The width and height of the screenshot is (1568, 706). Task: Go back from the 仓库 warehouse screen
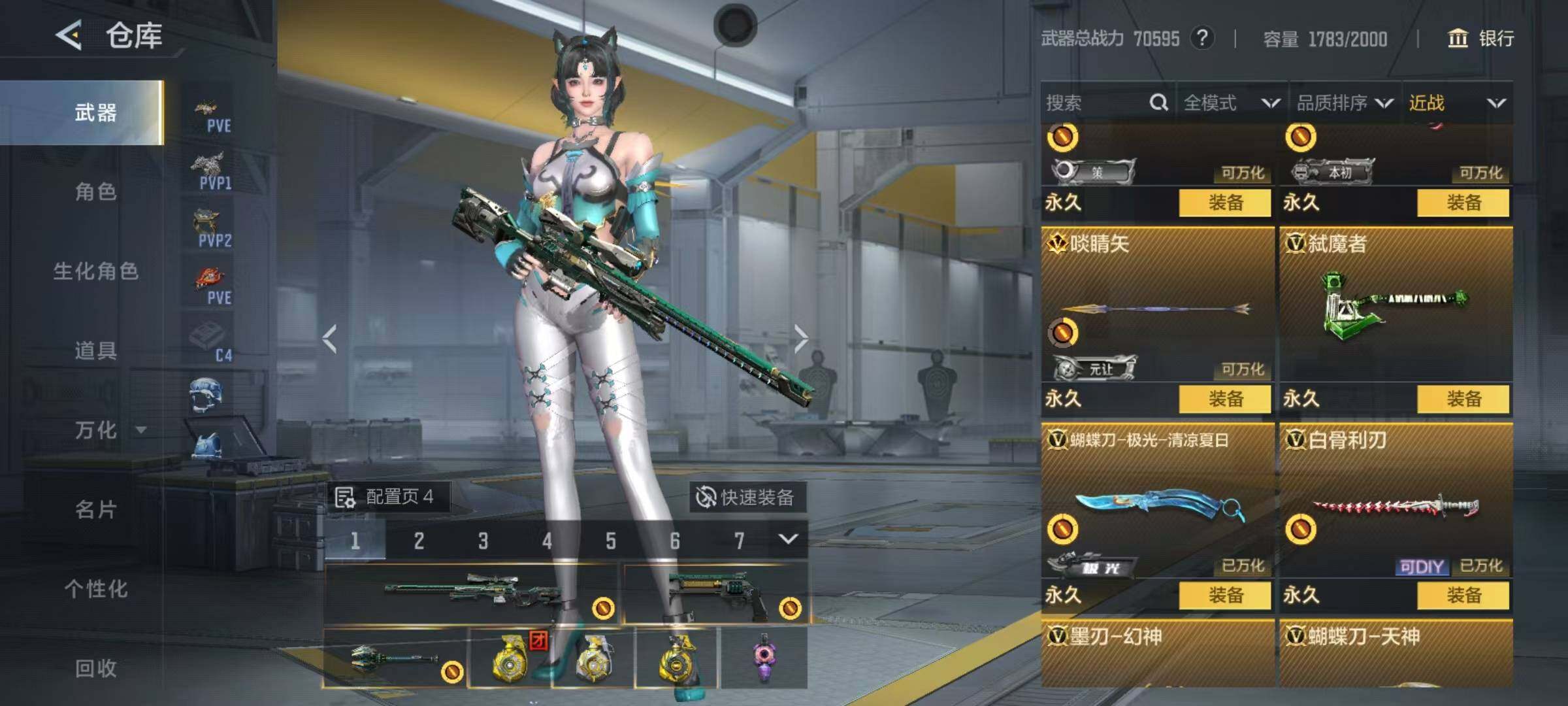pos(69,35)
